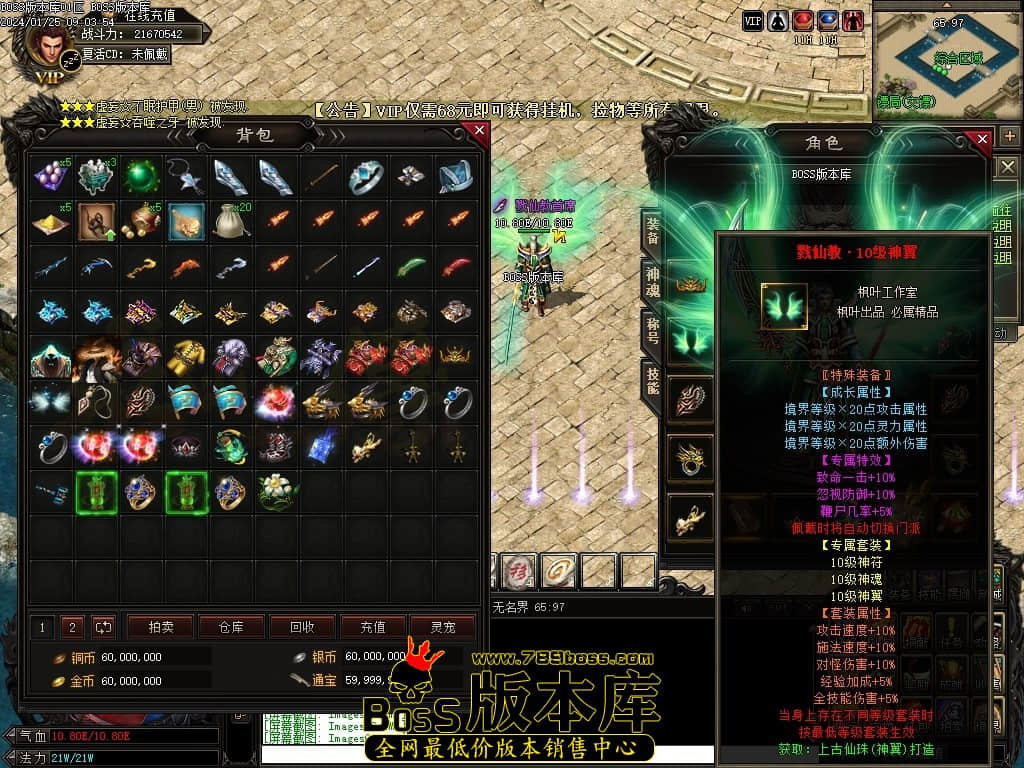1024x768 pixels.
Task: Open the 充值 recharge button in the bag
Action: [x=372, y=627]
